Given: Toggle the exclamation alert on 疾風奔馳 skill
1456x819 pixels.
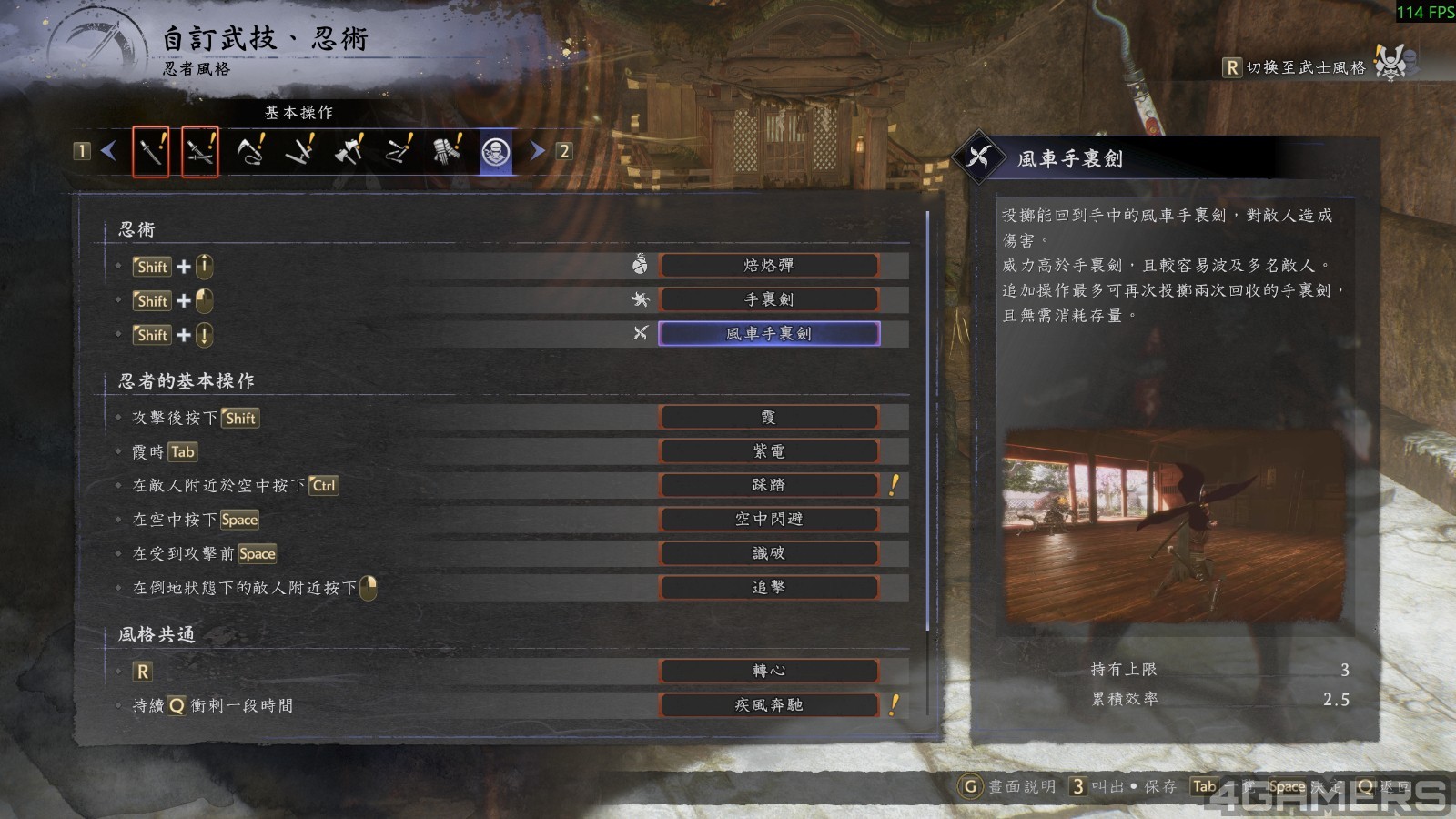Looking at the screenshot, I should (893, 703).
